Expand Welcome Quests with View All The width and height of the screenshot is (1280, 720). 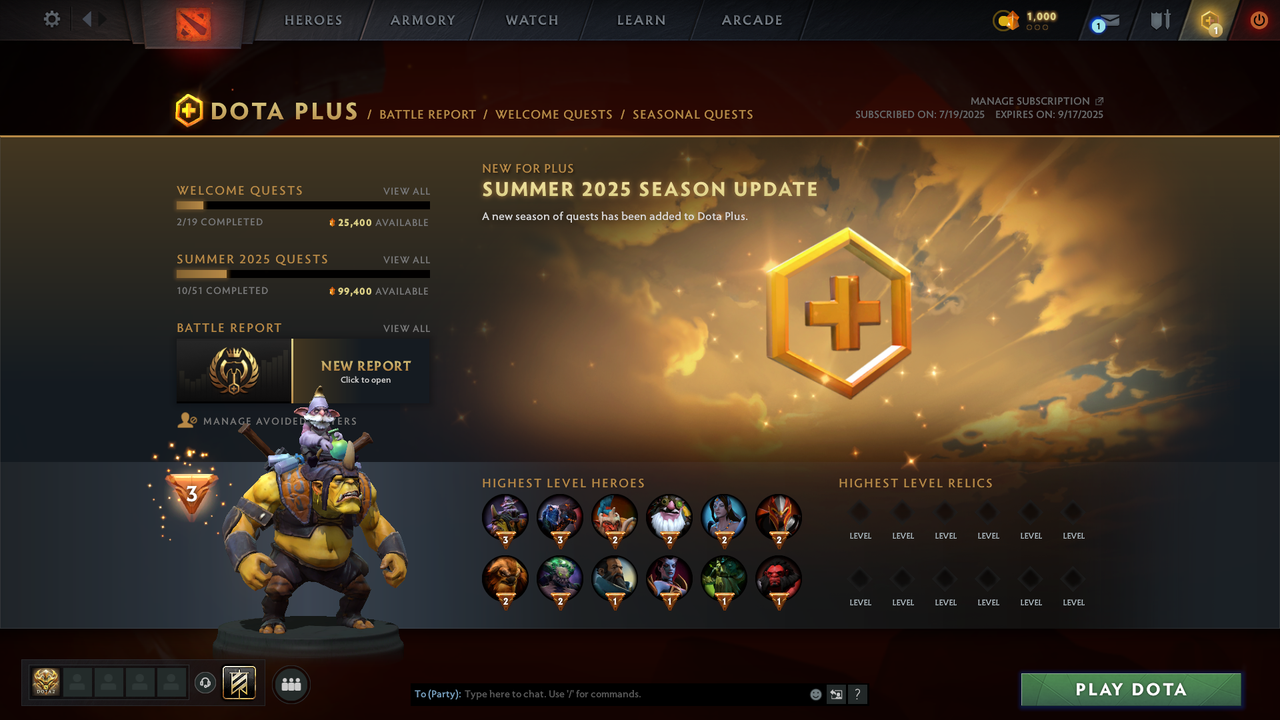pyautogui.click(x=406, y=190)
